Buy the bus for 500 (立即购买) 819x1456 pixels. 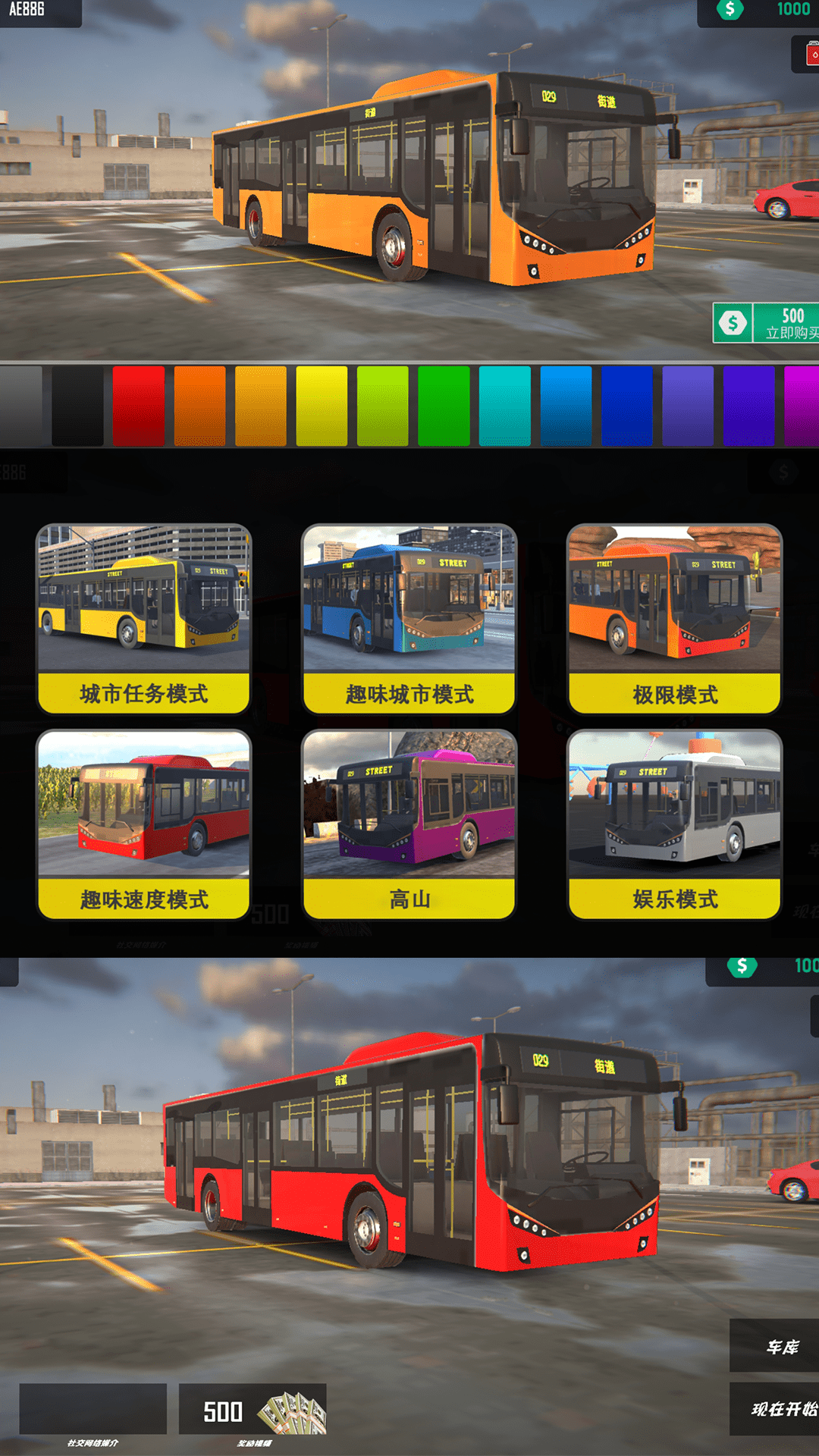pos(767,323)
